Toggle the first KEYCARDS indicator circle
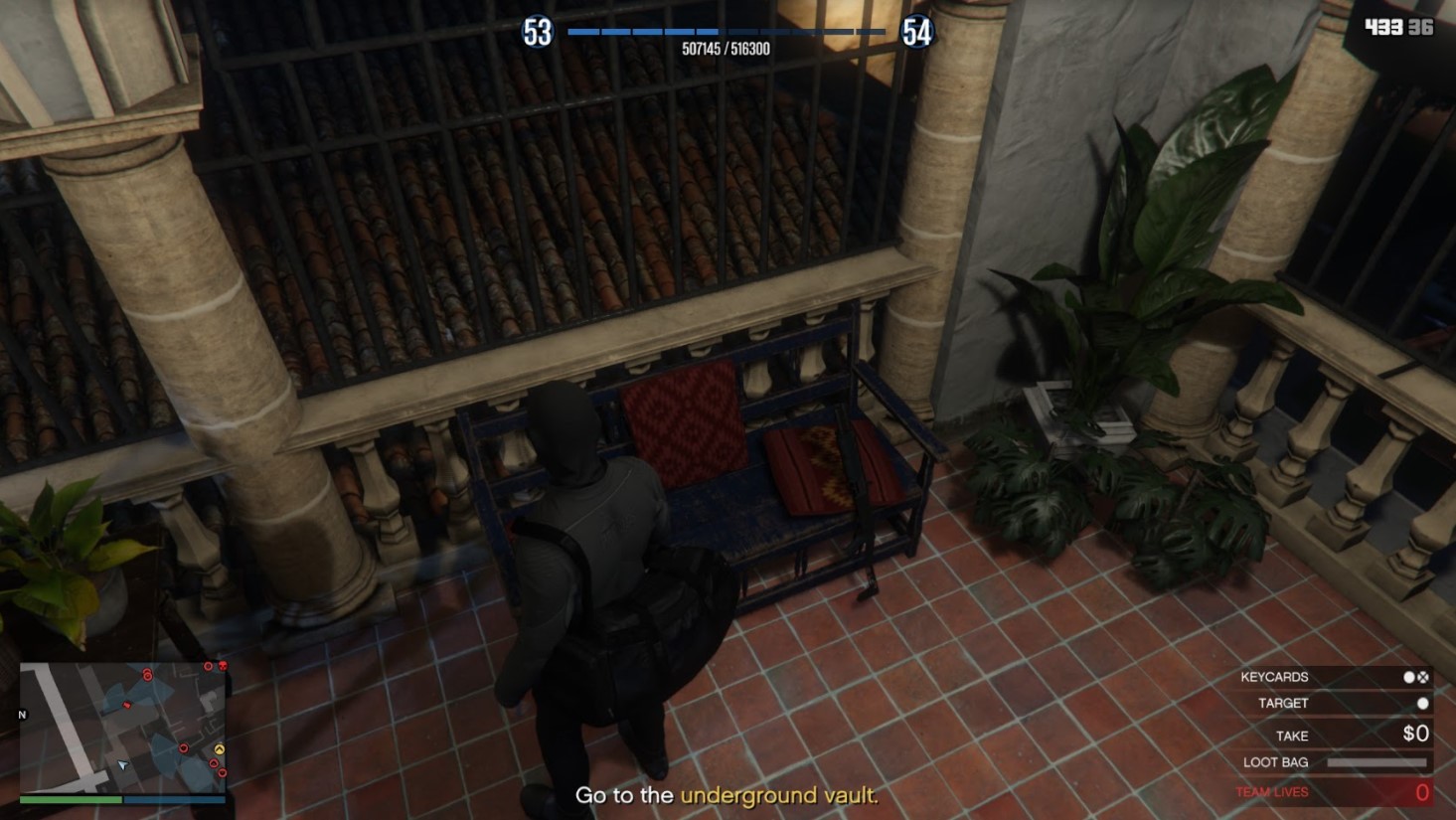Image resolution: width=1456 pixels, height=820 pixels. tap(1407, 677)
